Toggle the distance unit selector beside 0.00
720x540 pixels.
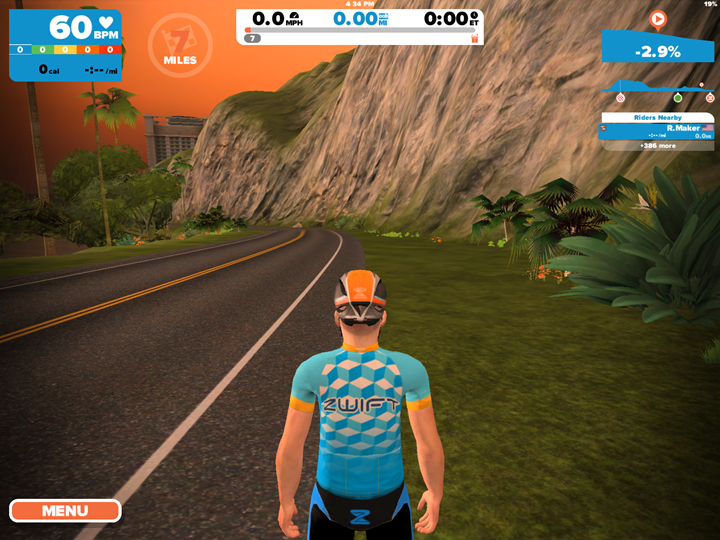(x=384, y=19)
